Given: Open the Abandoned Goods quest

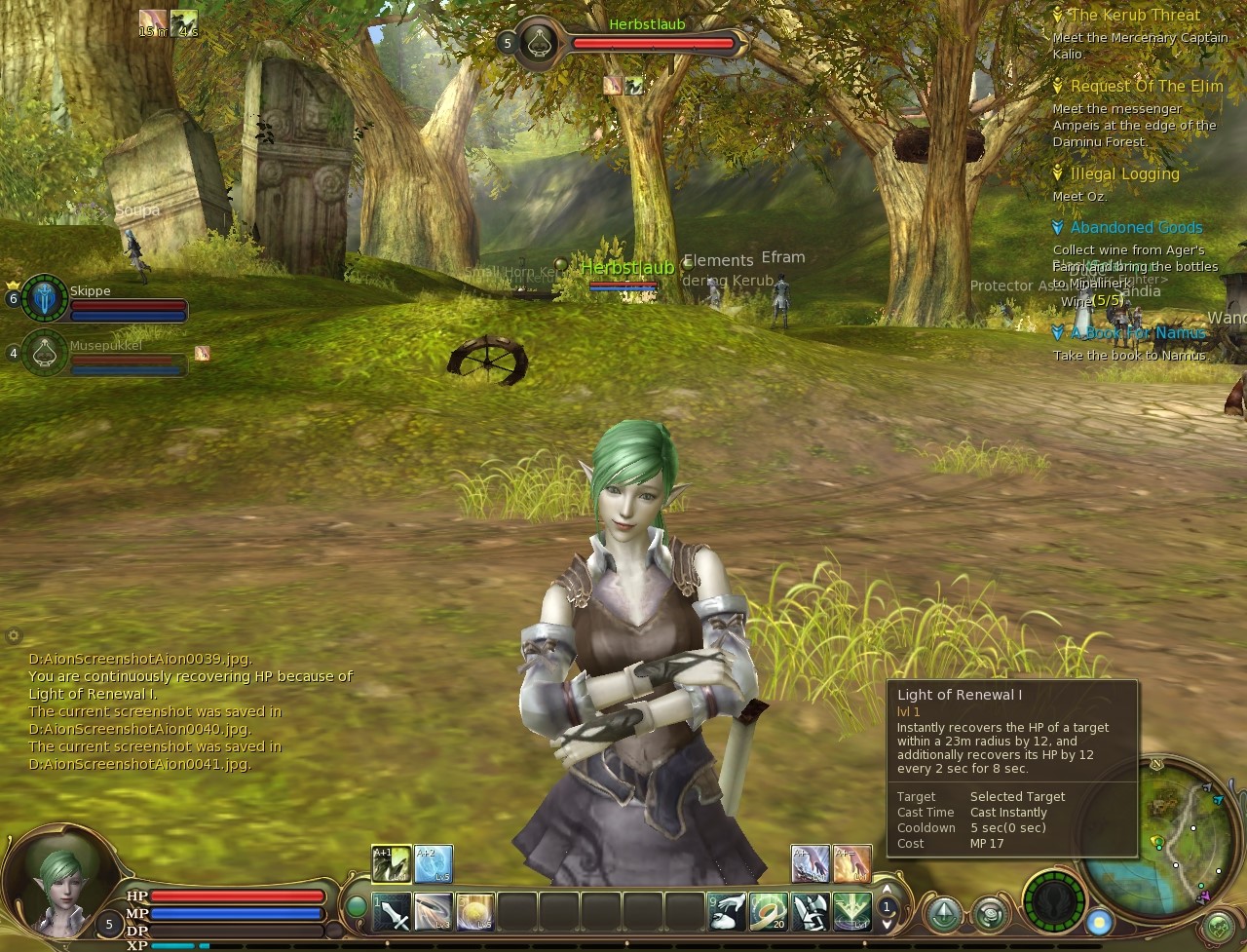Looking at the screenshot, I should (x=1136, y=228).
